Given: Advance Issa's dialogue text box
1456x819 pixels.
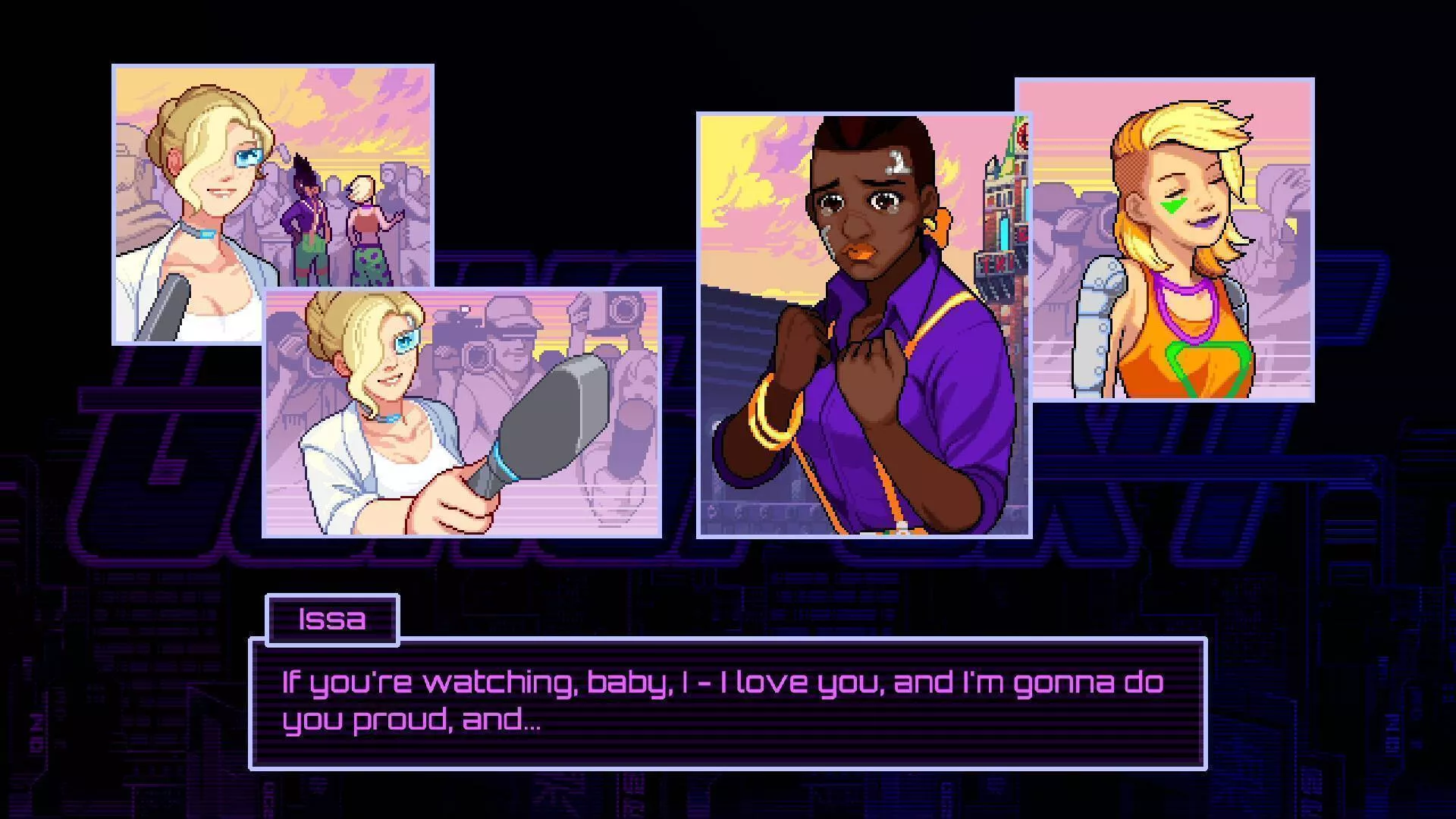Looking at the screenshot, I should 727,703.
